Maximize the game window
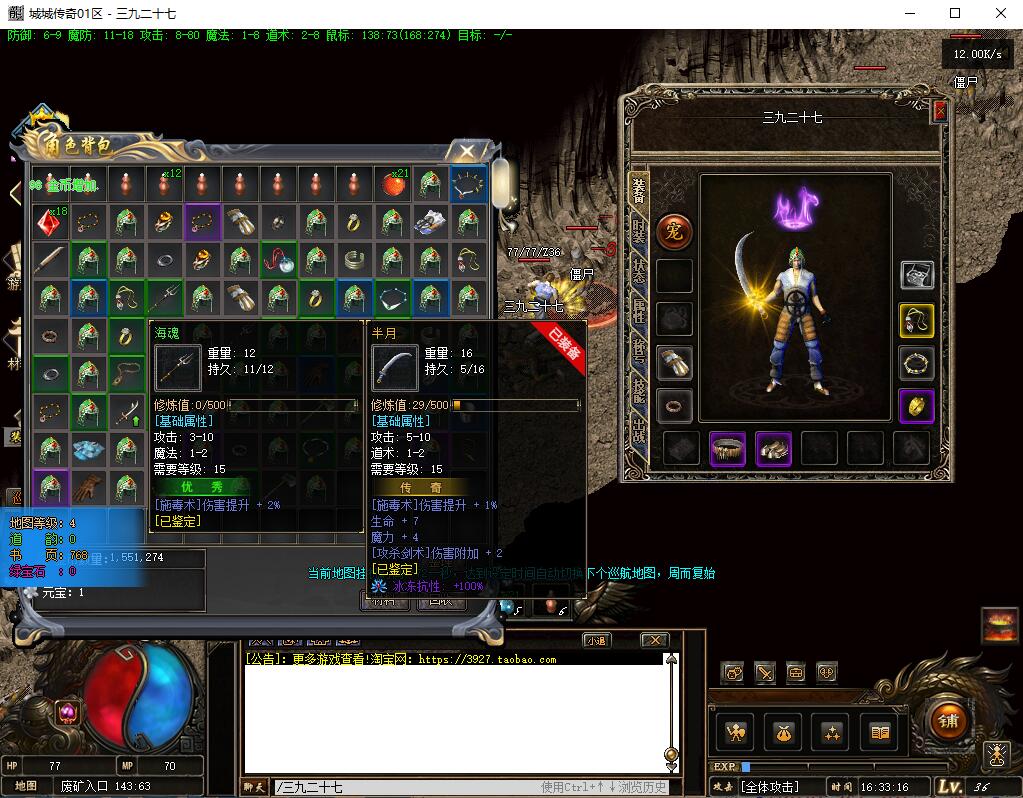This screenshot has width=1023, height=798. coord(954,14)
